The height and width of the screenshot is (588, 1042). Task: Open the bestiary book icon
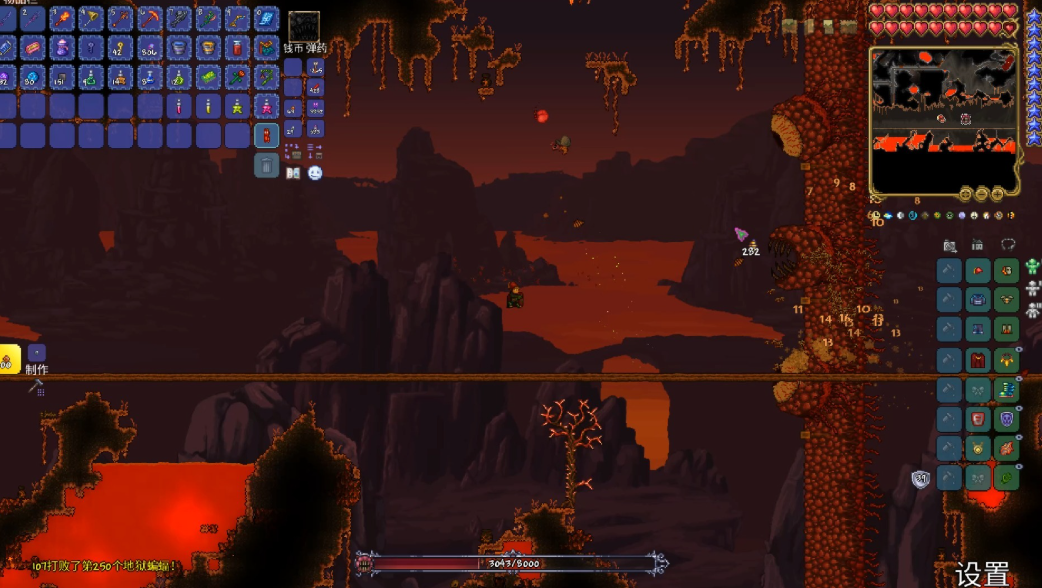click(293, 173)
